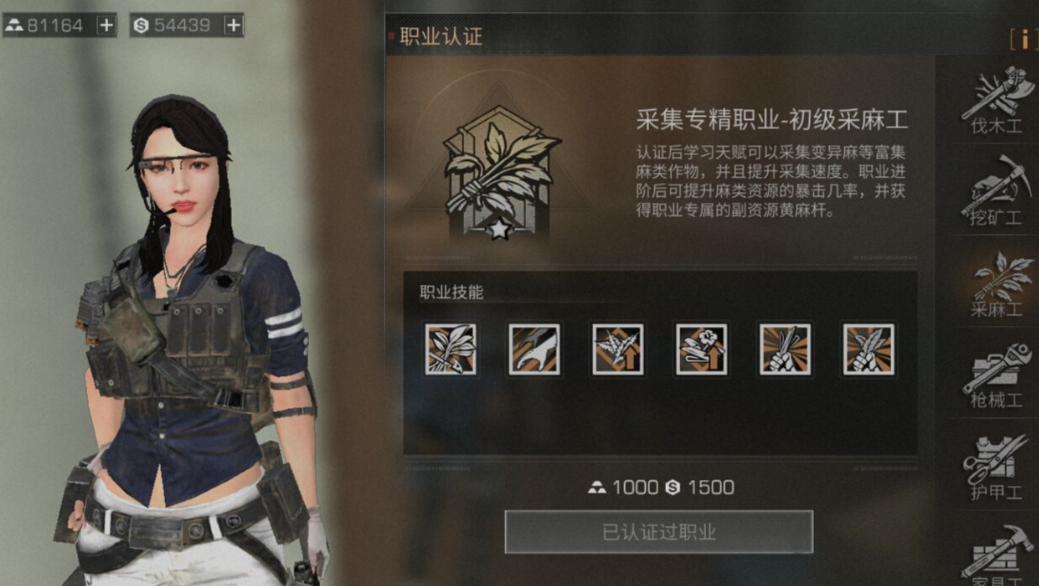Add more gold with the plus button
The width and height of the screenshot is (1039, 586).
[x=107, y=25]
